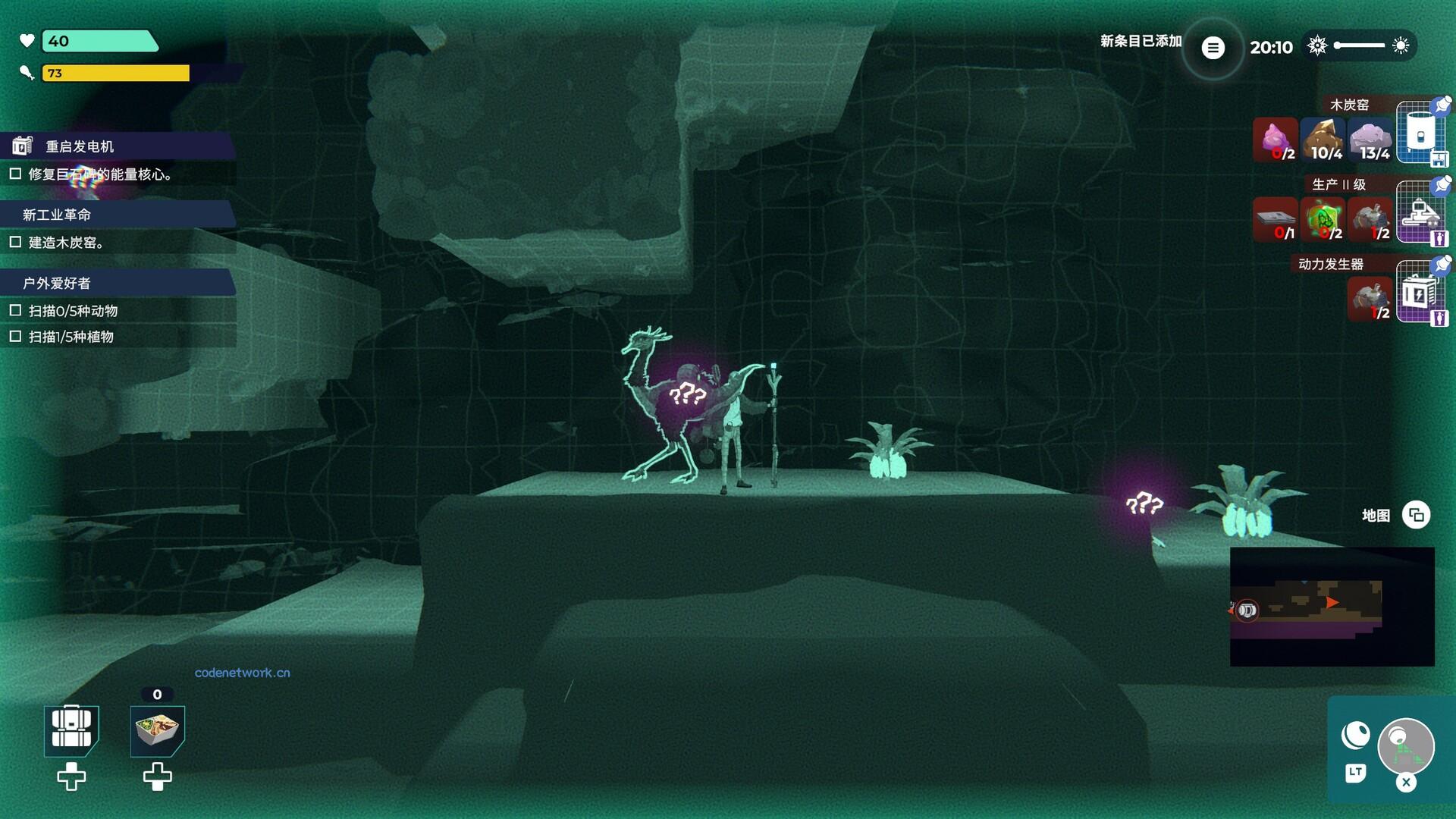1456x819 pixels.
Task: Select the scanner tool circular icon
Action: coord(1405,745)
